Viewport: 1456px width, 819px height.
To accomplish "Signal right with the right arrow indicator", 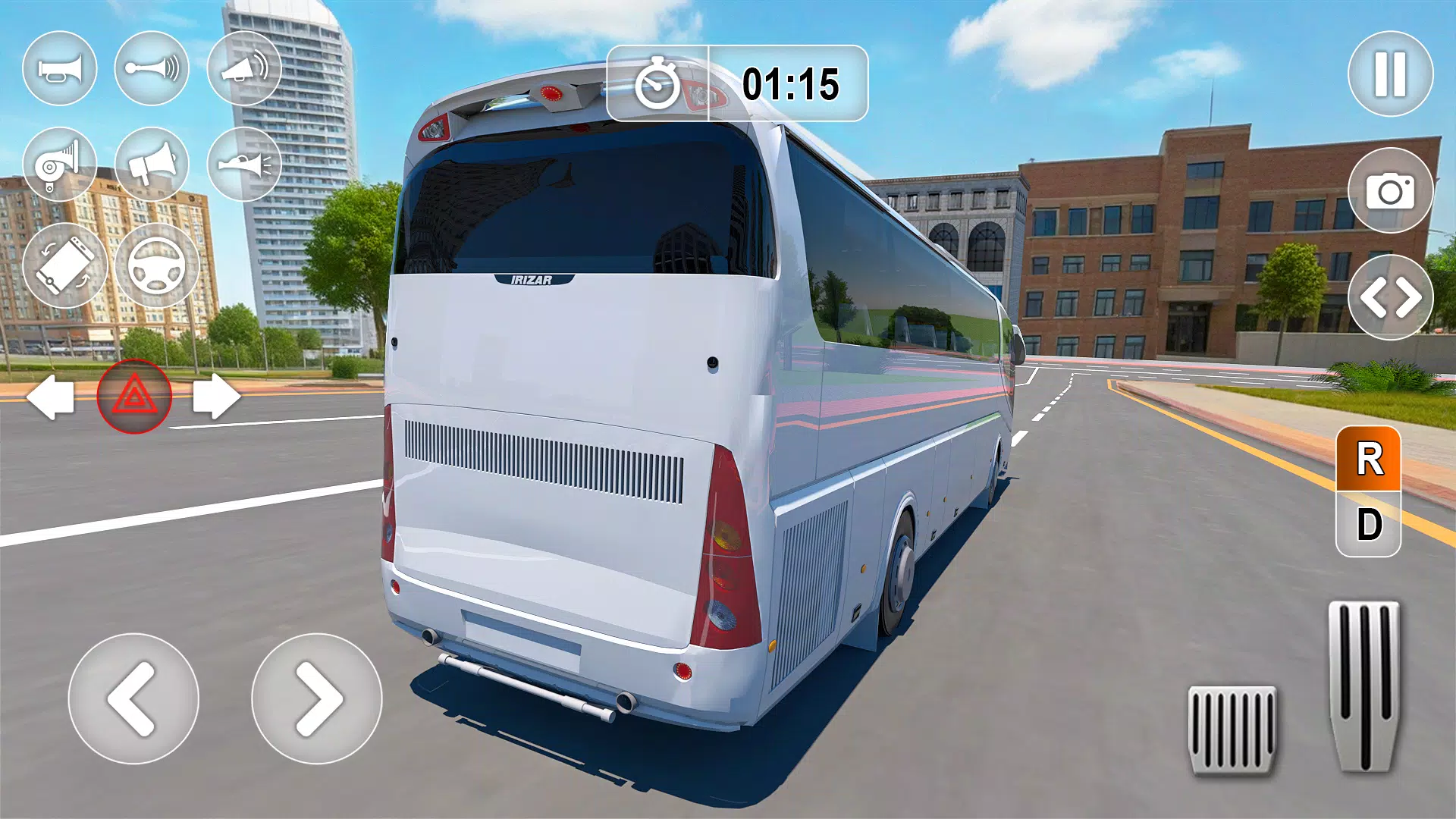I will pyautogui.click(x=212, y=394).
